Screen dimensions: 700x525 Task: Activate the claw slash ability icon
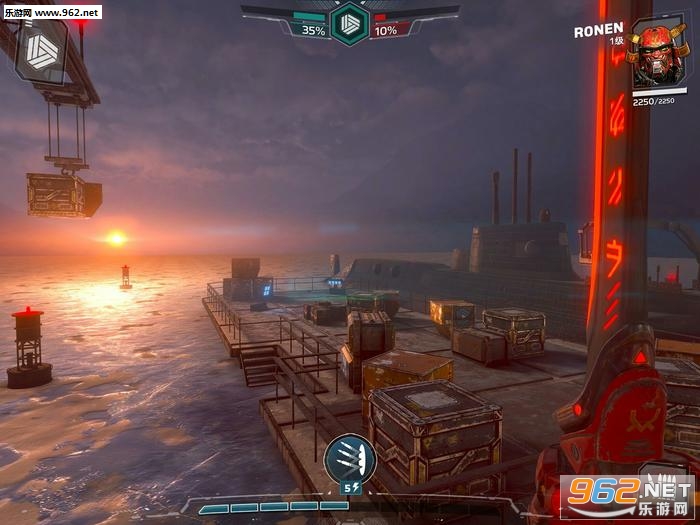tap(350, 459)
